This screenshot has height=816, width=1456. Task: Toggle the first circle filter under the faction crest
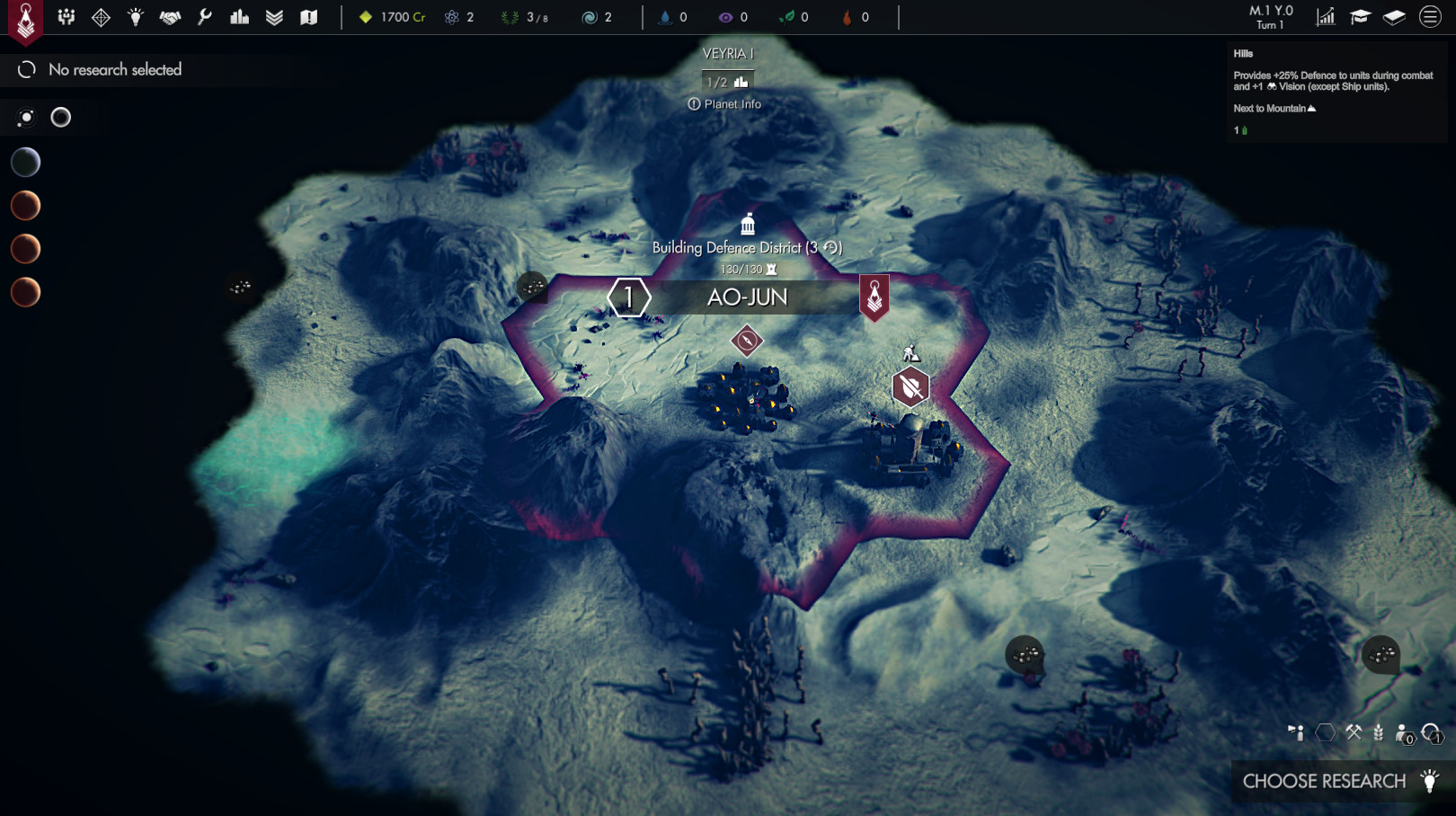click(x=25, y=117)
